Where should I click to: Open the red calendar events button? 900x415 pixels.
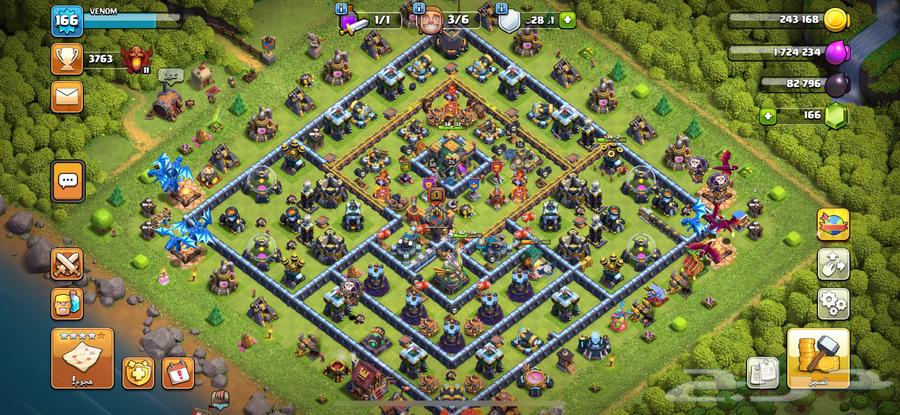(x=176, y=373)
